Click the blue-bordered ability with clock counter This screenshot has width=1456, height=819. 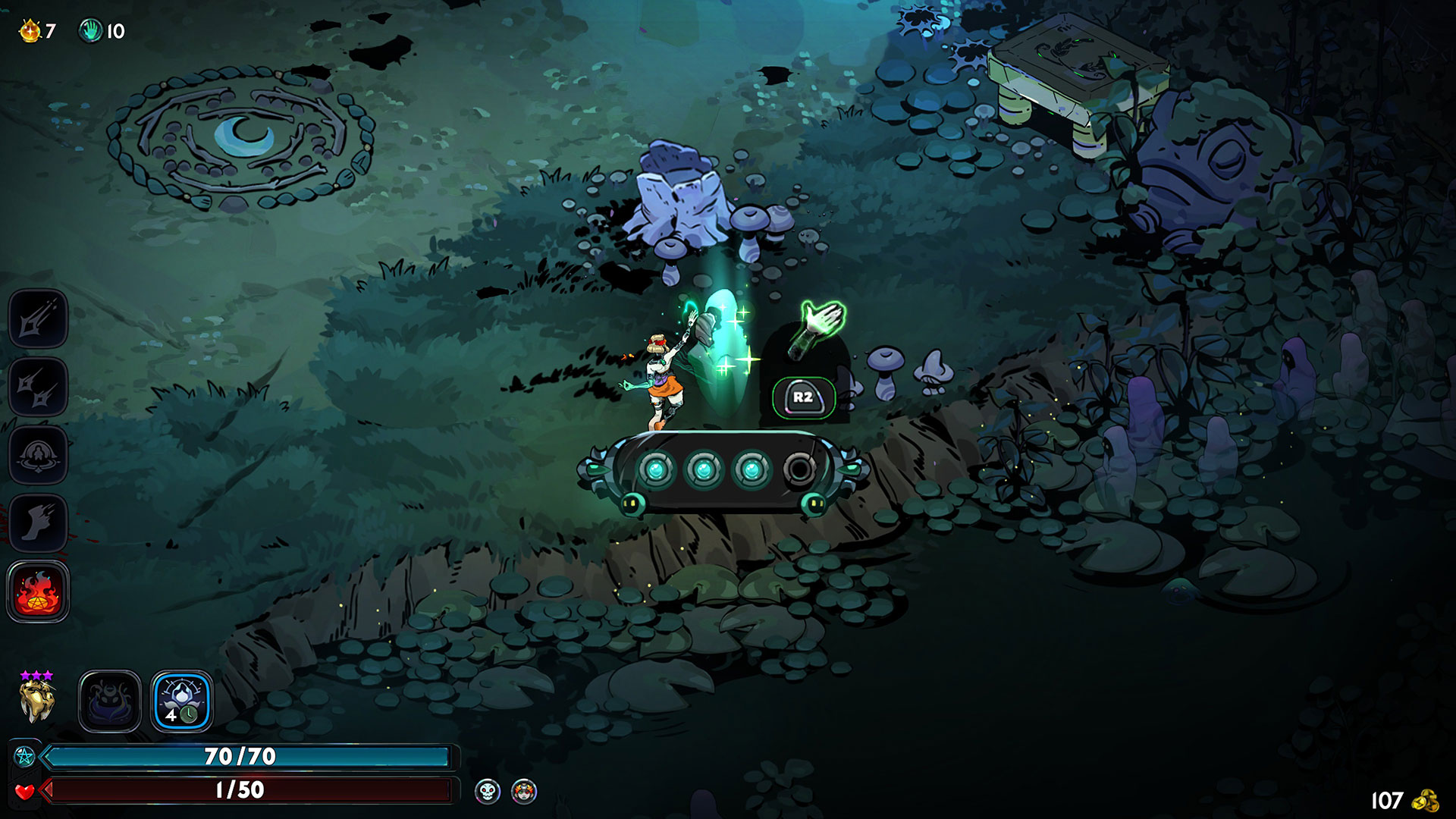click(182, 701)
